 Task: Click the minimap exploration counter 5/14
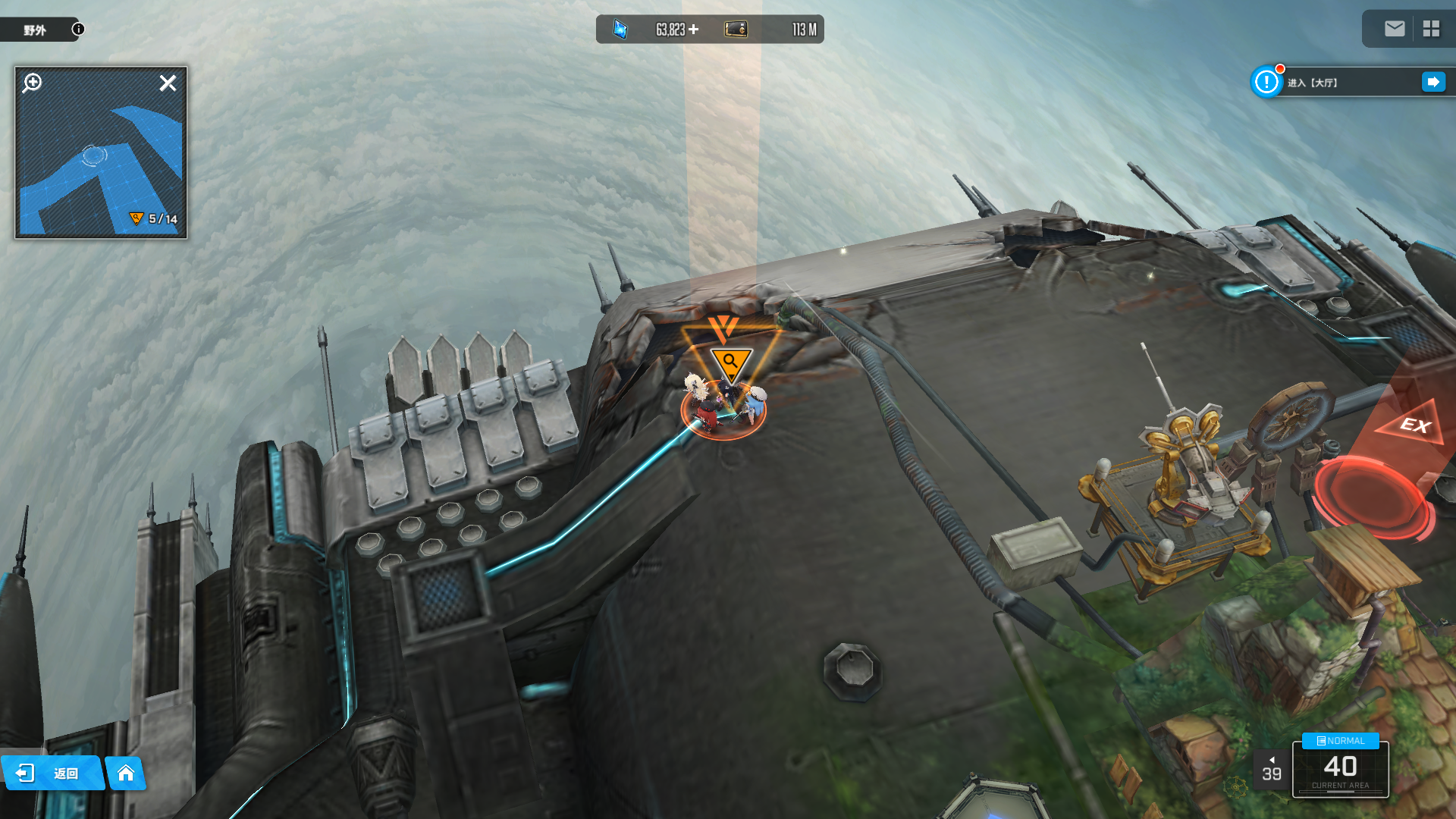click(155, 219)
